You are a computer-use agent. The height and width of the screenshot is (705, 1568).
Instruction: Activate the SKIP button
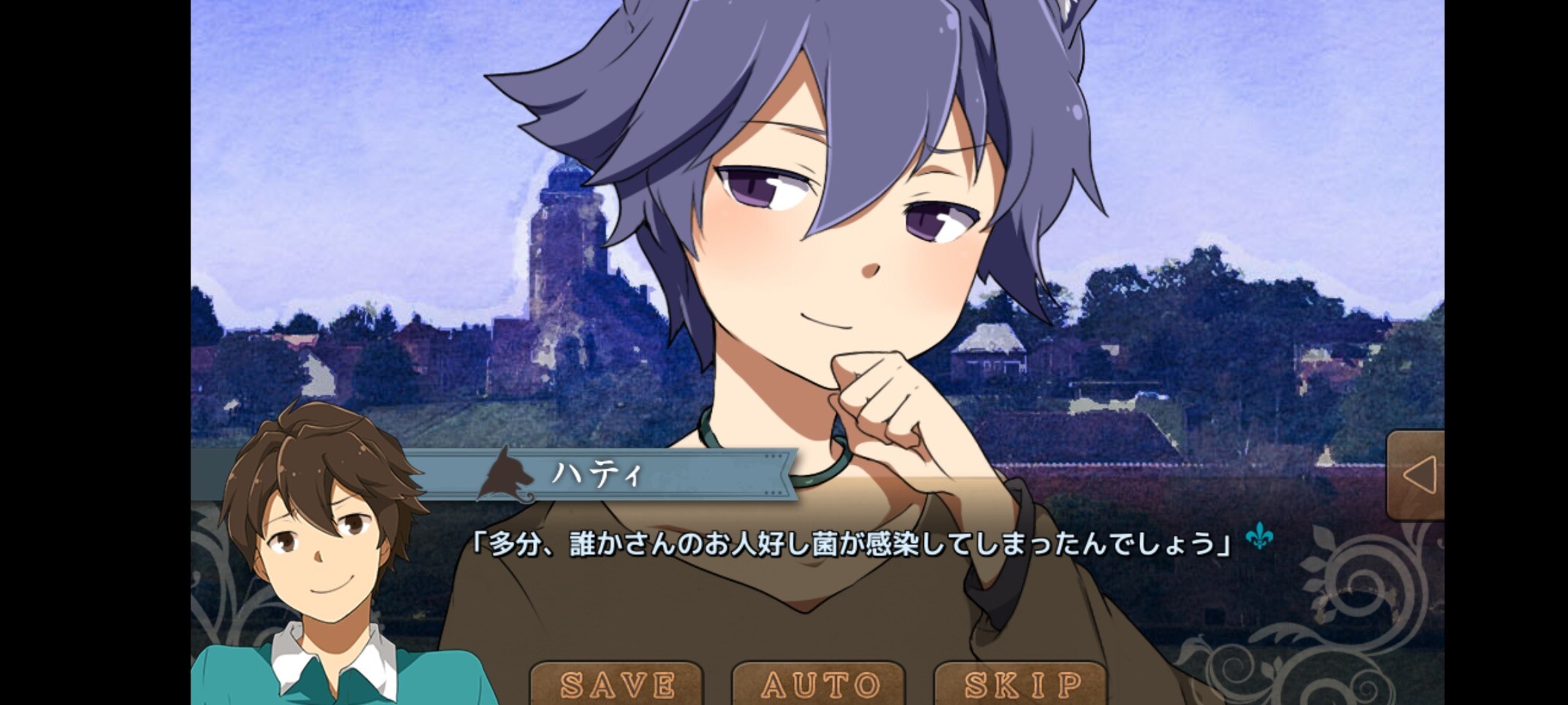click(1022, 685)
